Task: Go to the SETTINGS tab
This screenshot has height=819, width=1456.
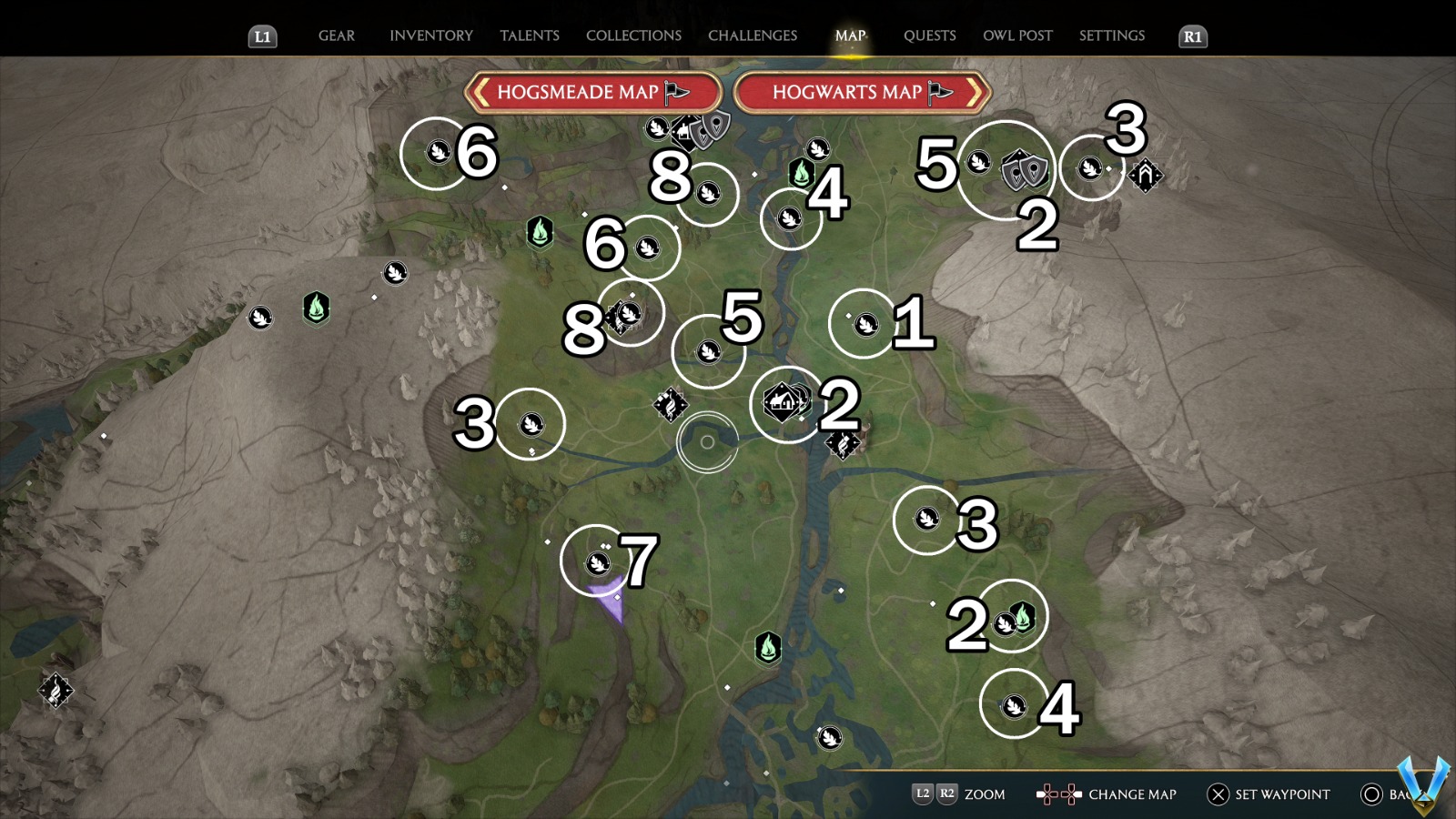Action: 1111,35
